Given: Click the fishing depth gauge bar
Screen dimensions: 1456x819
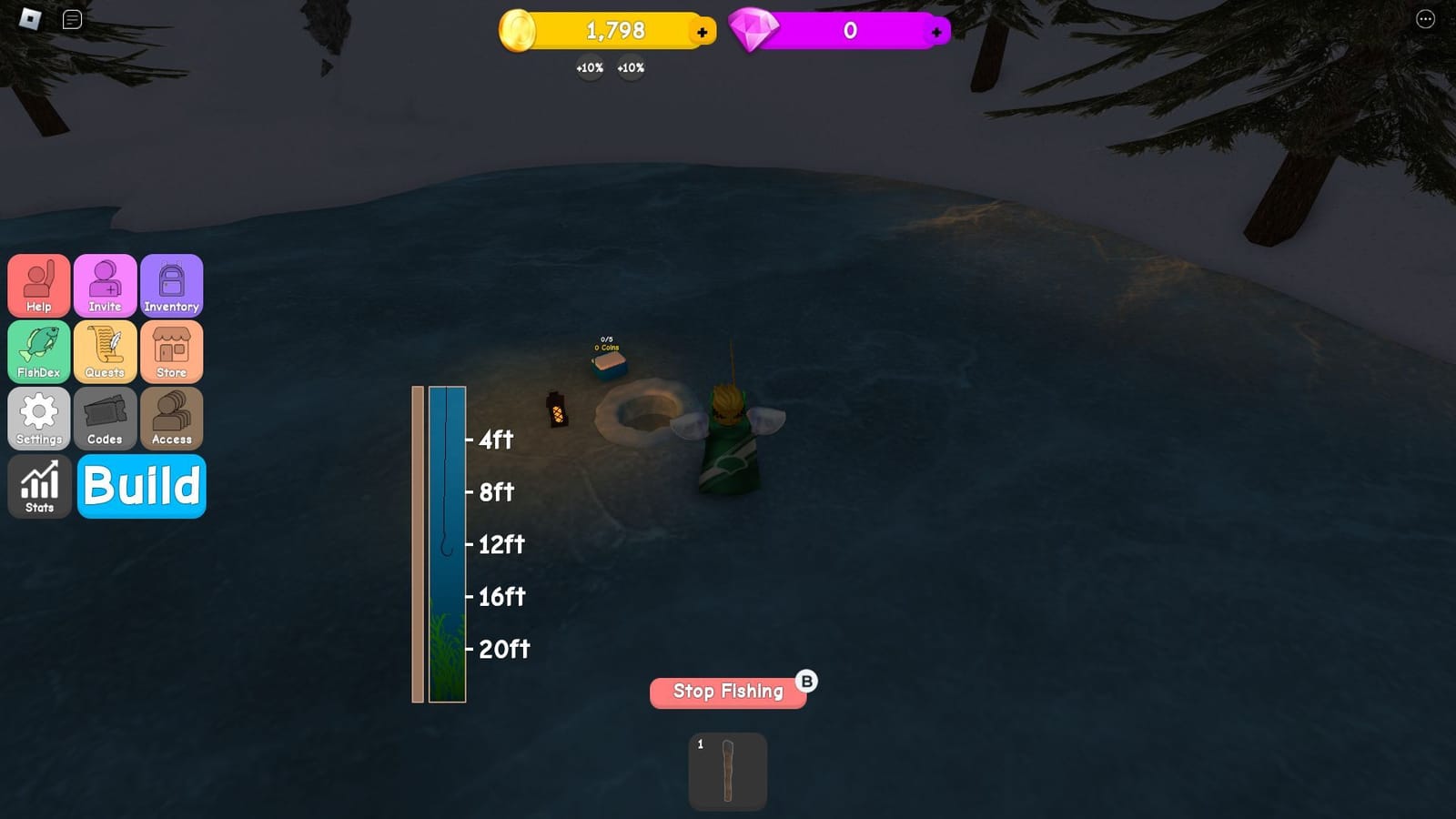Looking at the screenshot, I should (445, 543).
